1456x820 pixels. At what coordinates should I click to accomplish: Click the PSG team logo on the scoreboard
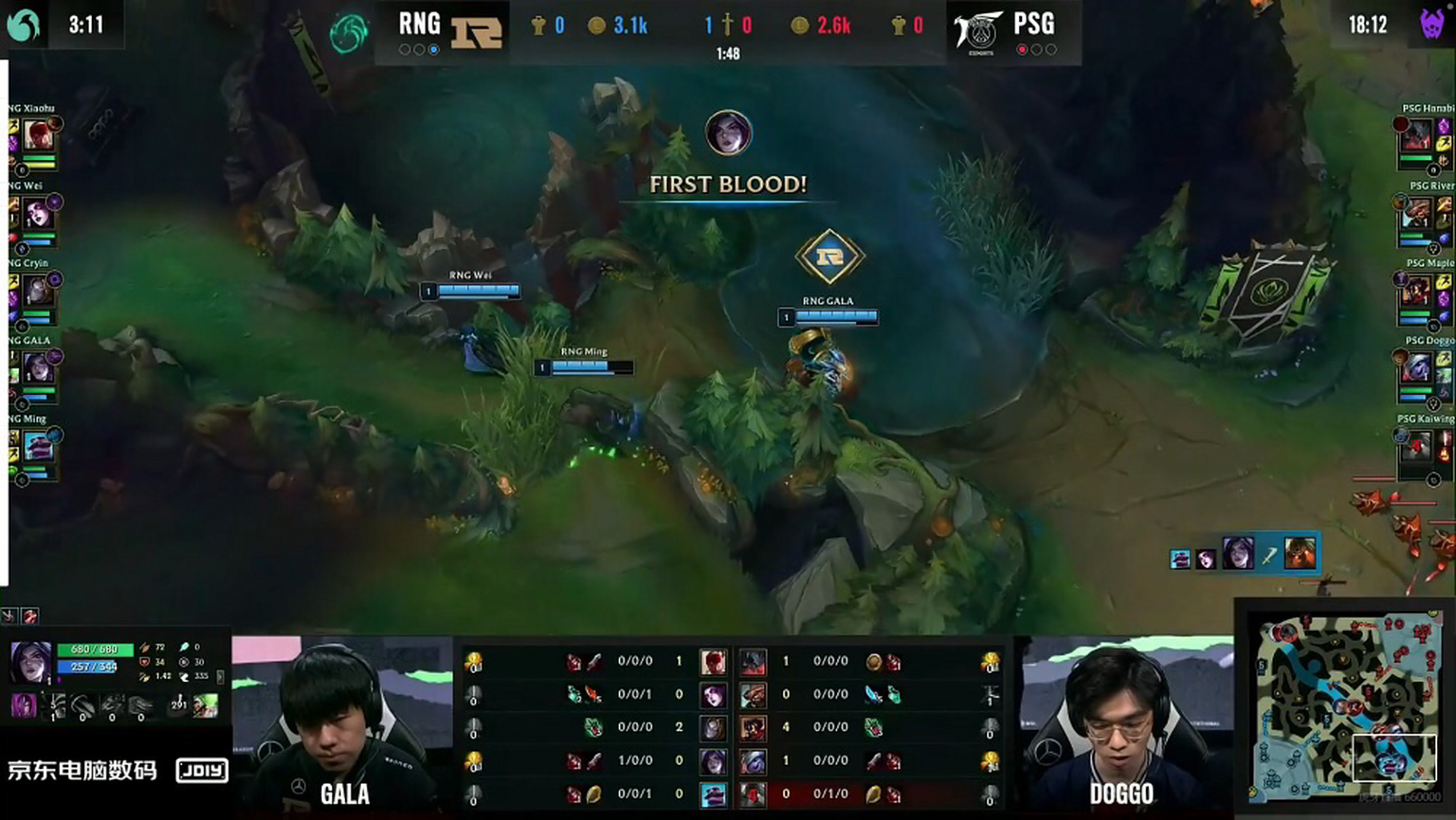tap(978, 31)
